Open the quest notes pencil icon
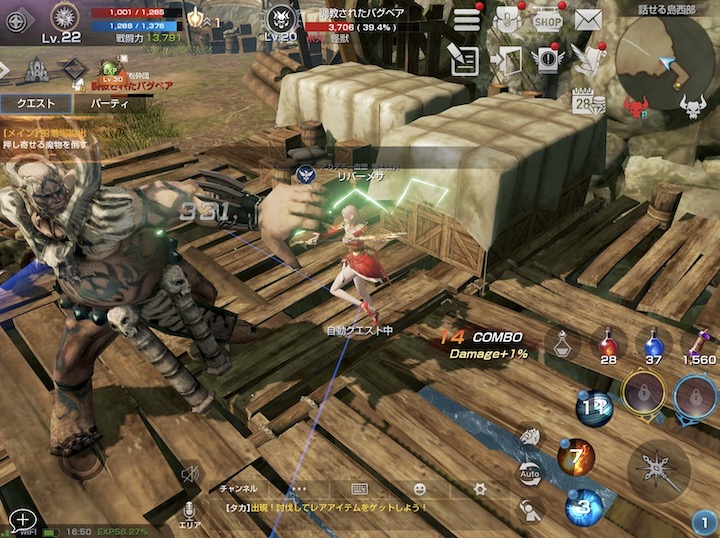The width and height of the screenshot is (720, 538). point(464,59)
